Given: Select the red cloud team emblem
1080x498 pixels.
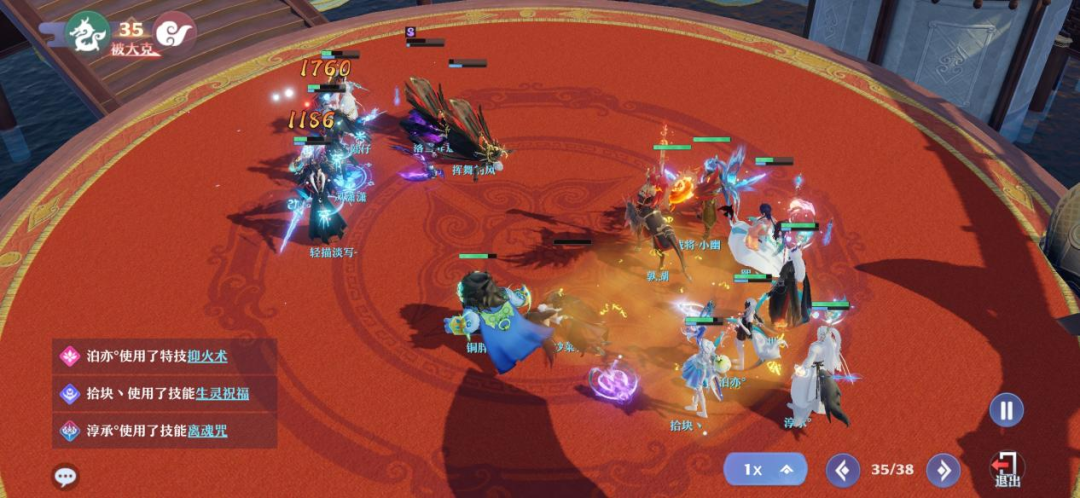Looking at the screenshot, I should 176,34.
